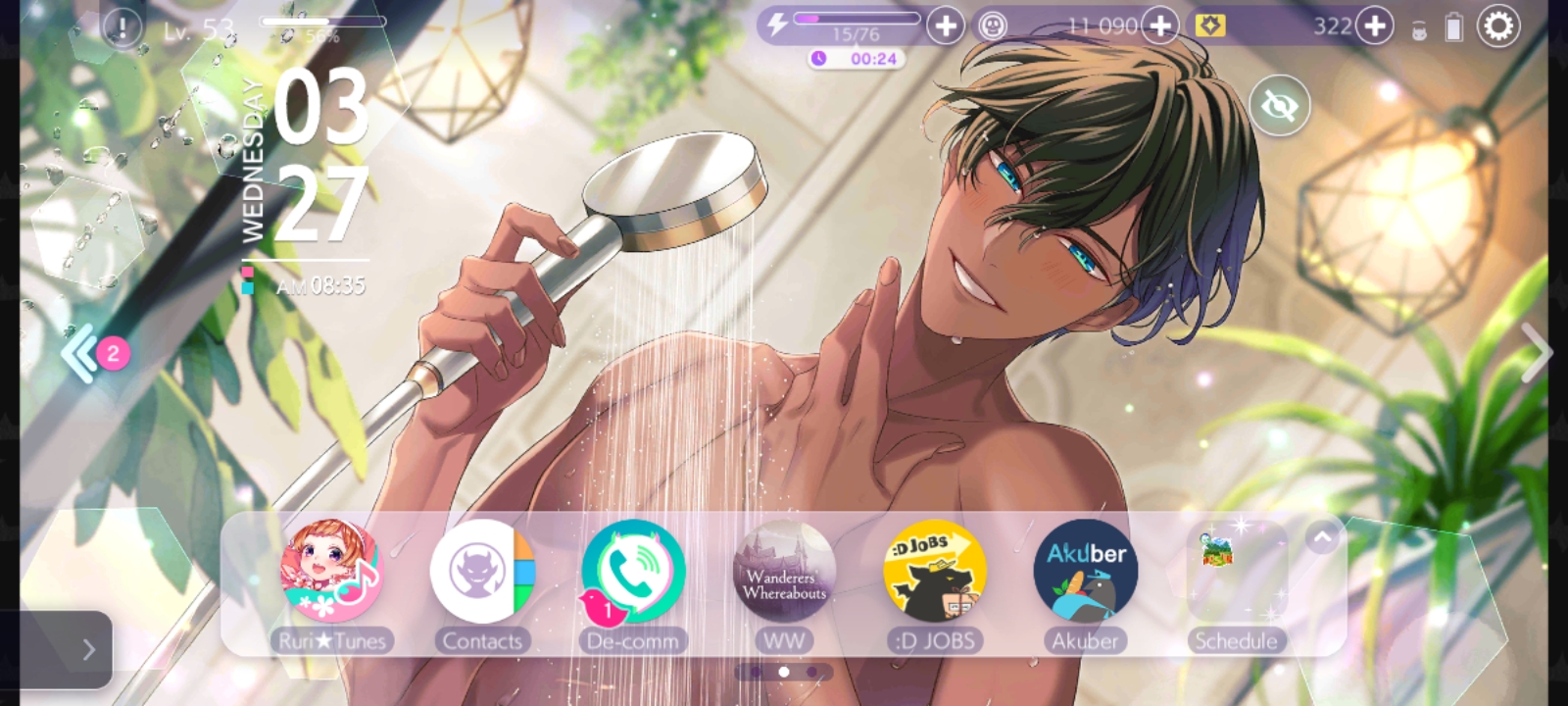The image size is (1568, 706).
Task: Open the Ruri★Tunes app
Action: [x=331, y=572]
